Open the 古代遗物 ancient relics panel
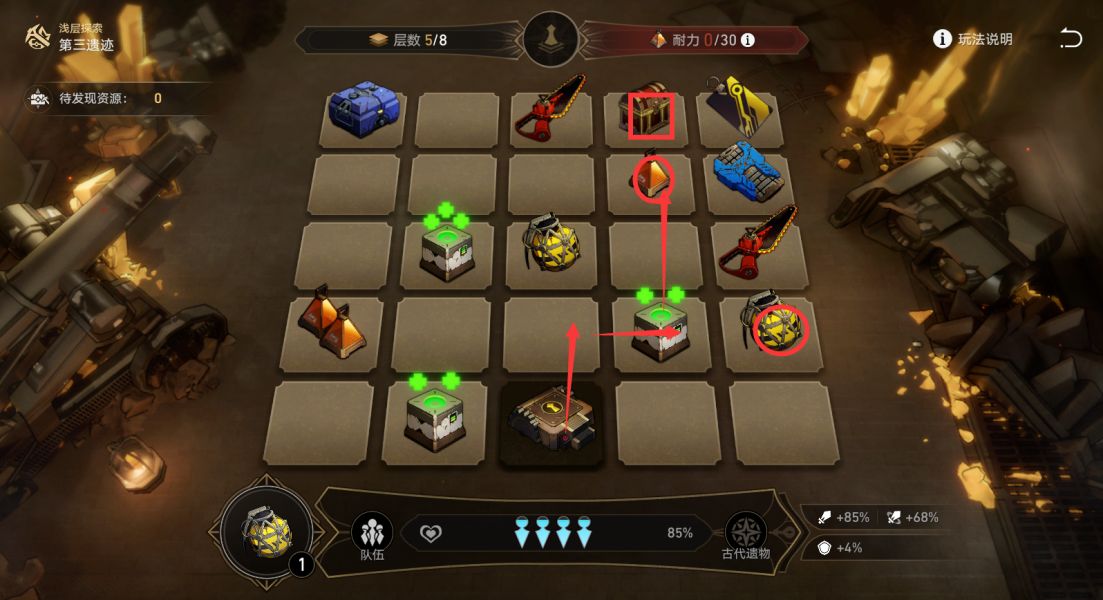The width and height of the screenshot is (1103, 600). click(x=747, y=534)
